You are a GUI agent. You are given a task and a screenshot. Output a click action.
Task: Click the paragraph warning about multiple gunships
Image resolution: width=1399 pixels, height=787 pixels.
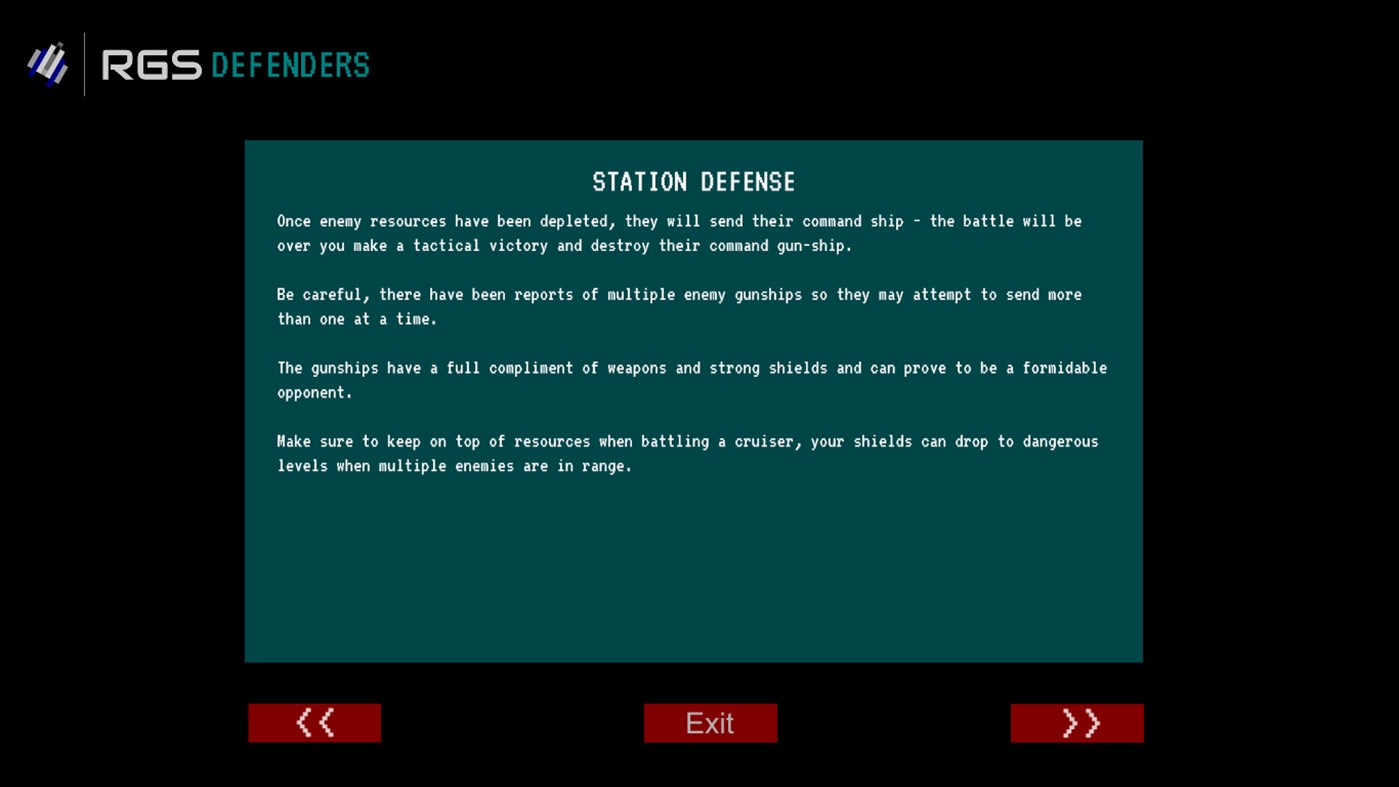pos(680,306)
